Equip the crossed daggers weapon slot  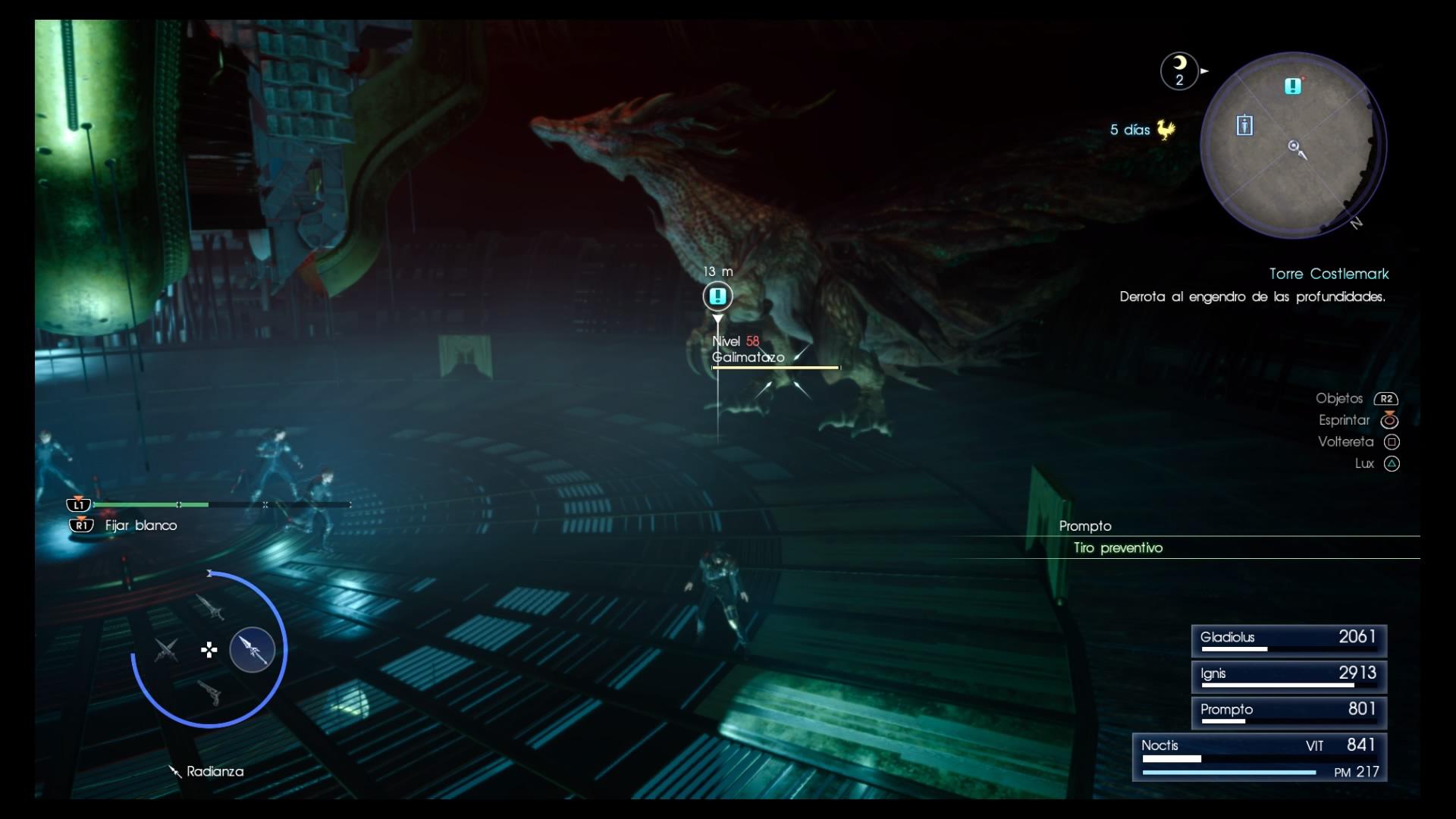[x=166, y=650]
